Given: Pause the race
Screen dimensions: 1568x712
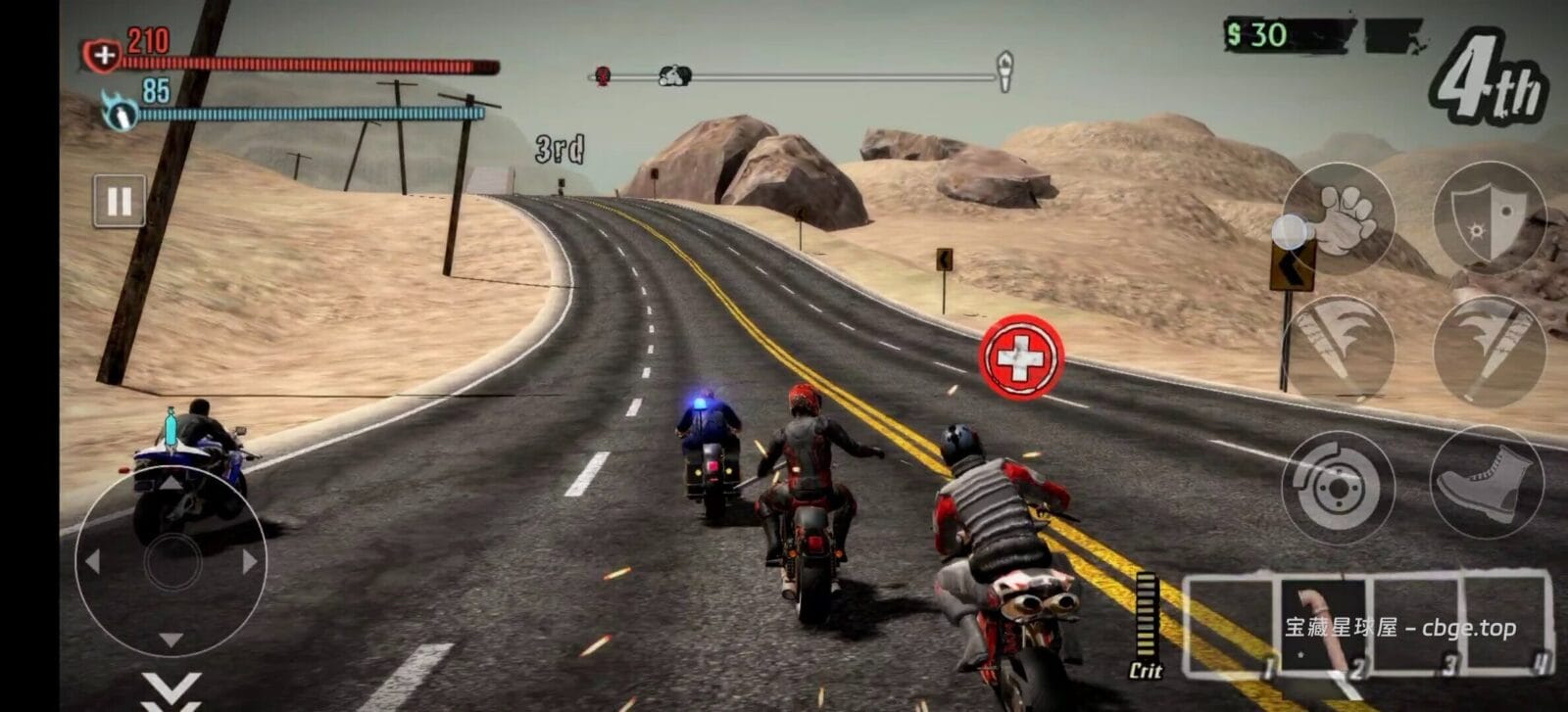Looking at the screenshot, I should click(119, 202).
